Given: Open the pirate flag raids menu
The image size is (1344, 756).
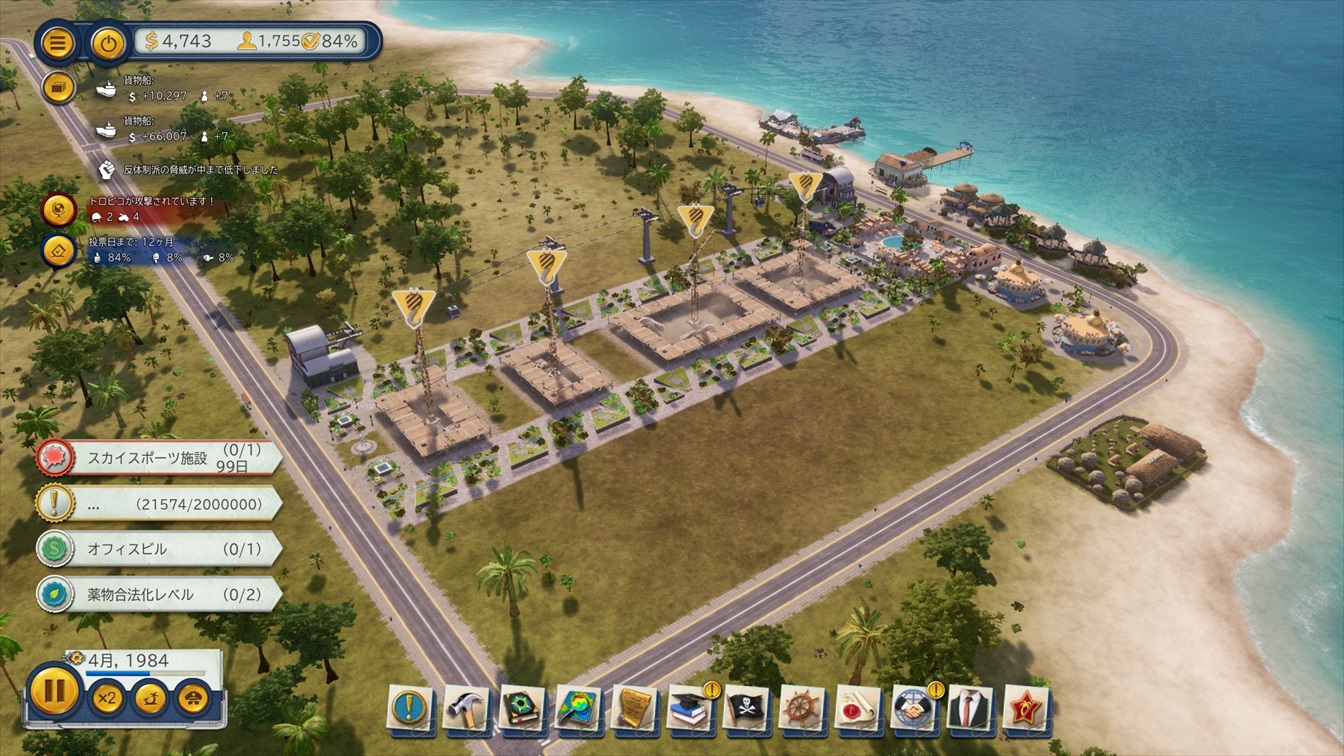Looking at the screenshot, I should (x=746, y=707).
